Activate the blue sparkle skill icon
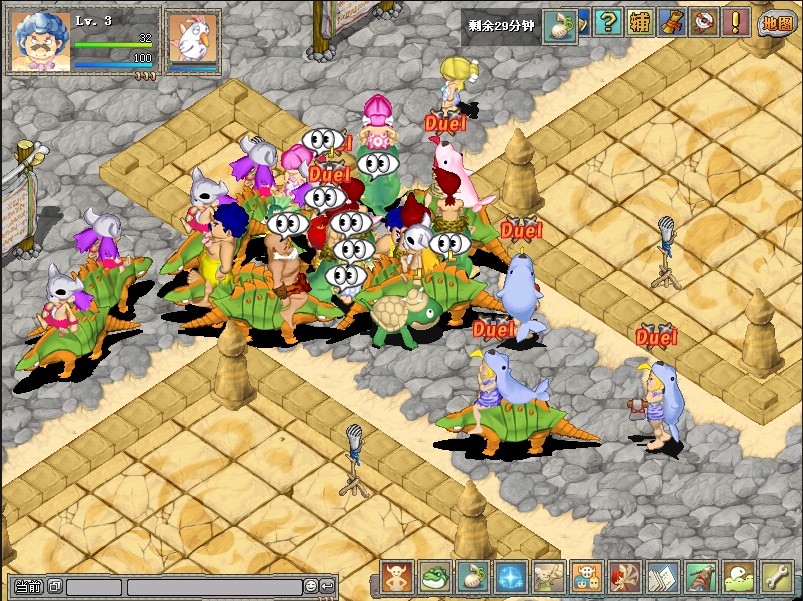 (511, 579)
